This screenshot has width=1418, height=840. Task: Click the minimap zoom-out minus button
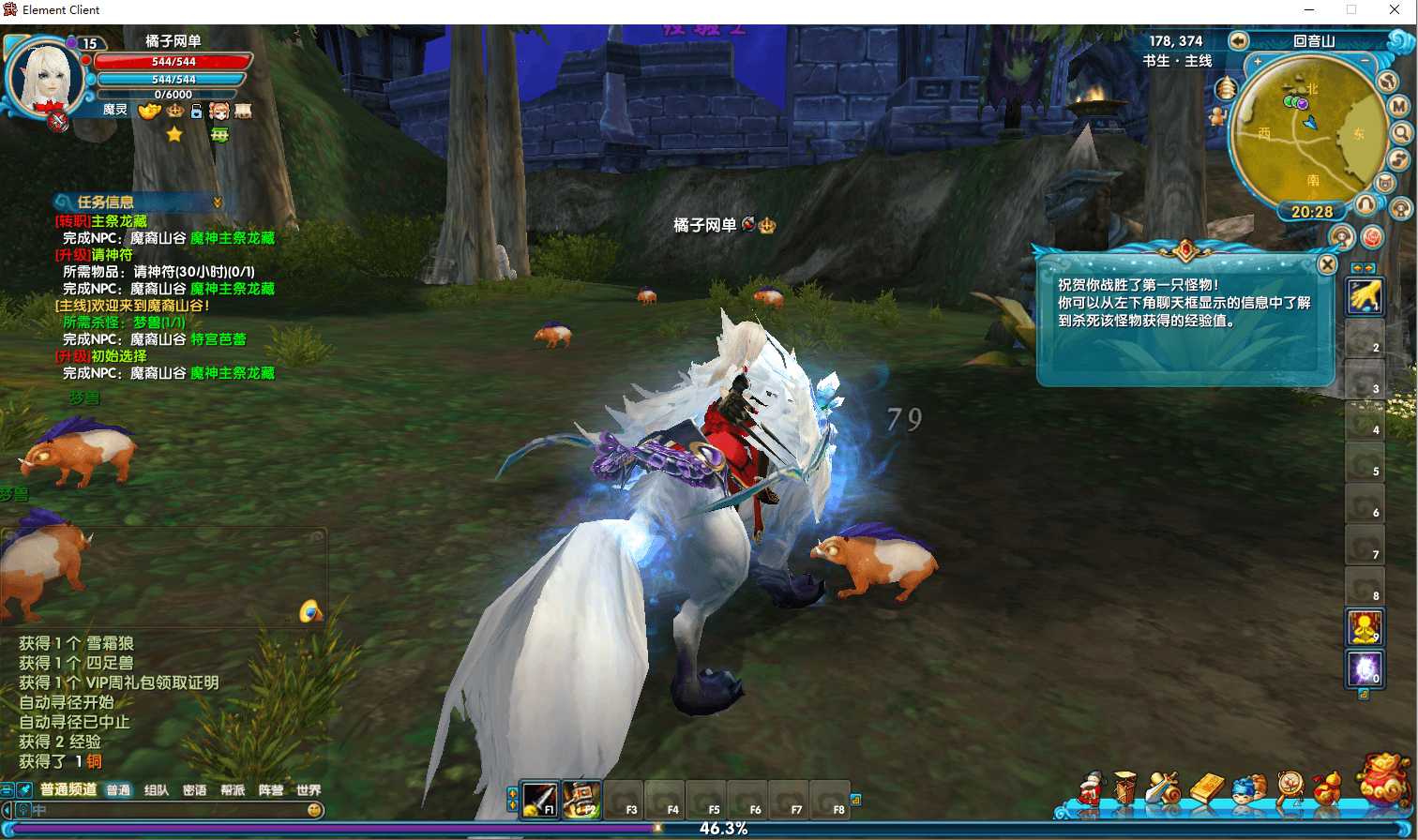coord(1365,63)
